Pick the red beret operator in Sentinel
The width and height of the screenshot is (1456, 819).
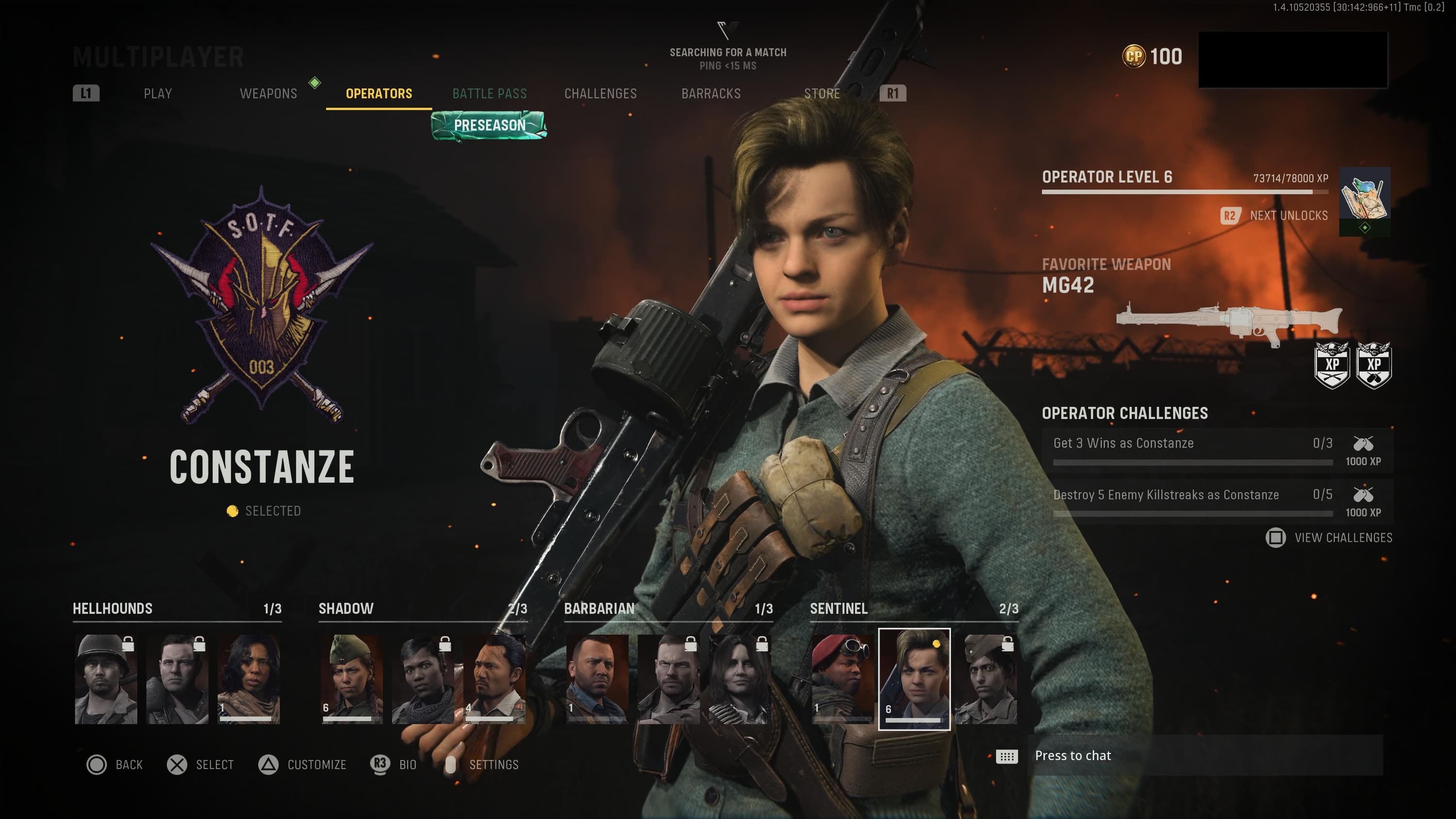[x=842, y=679]
